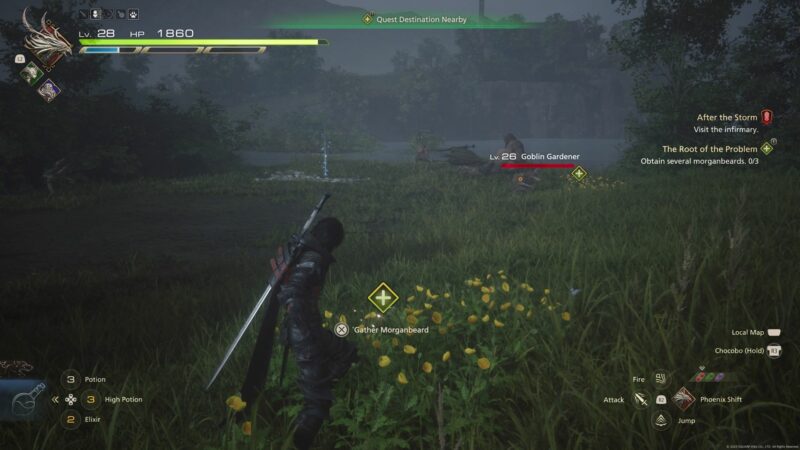Select the Potion quick slot
Viewport: 800px width, 450px height.
coord(71,379)
